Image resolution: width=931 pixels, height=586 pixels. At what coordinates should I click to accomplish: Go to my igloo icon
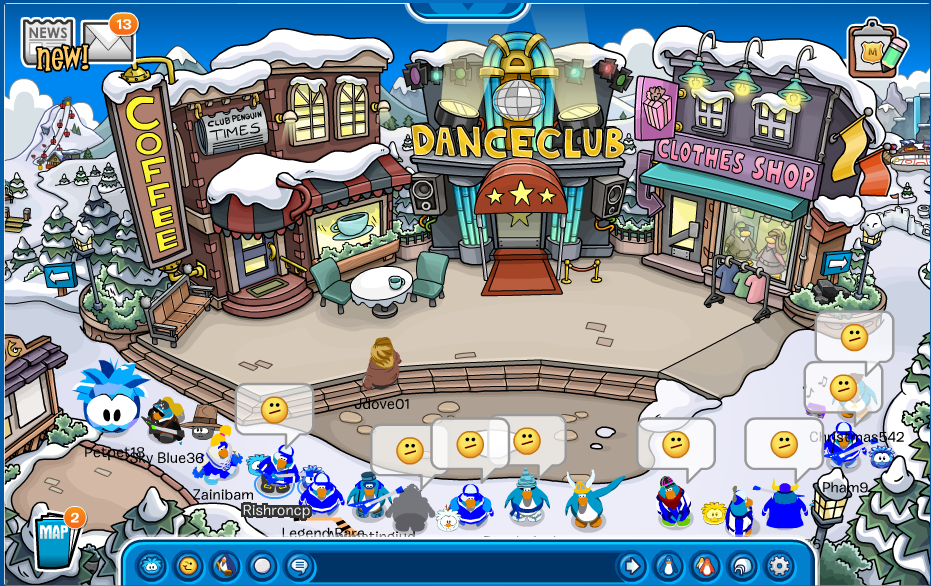[742, 566]
